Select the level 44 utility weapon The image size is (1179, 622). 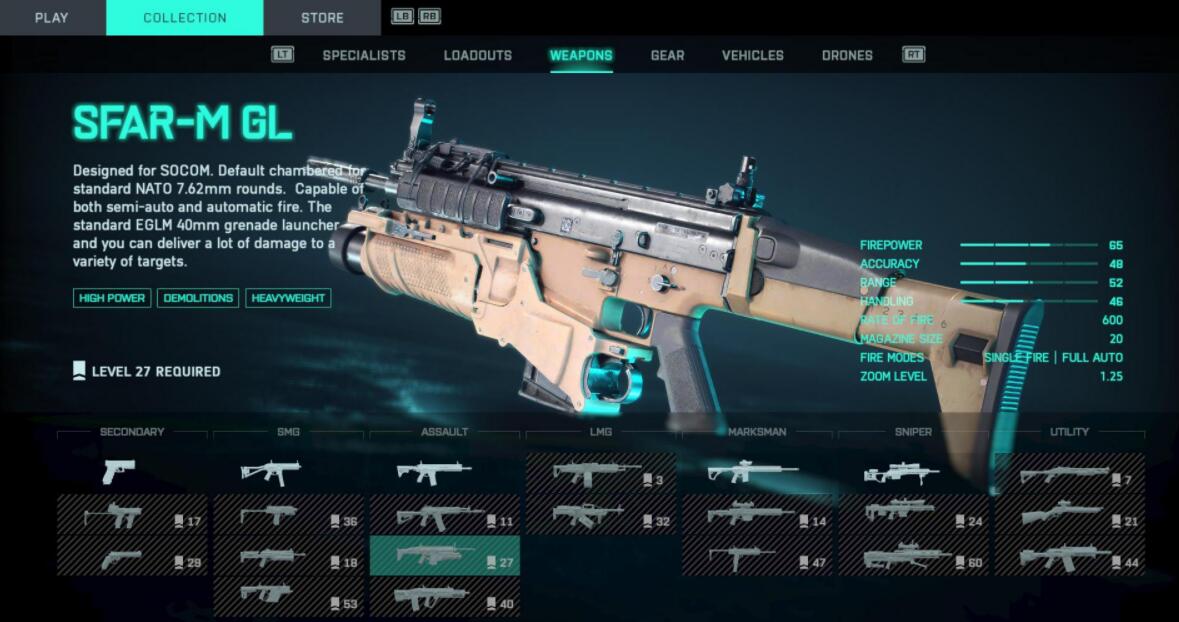tap(1068, 556)
